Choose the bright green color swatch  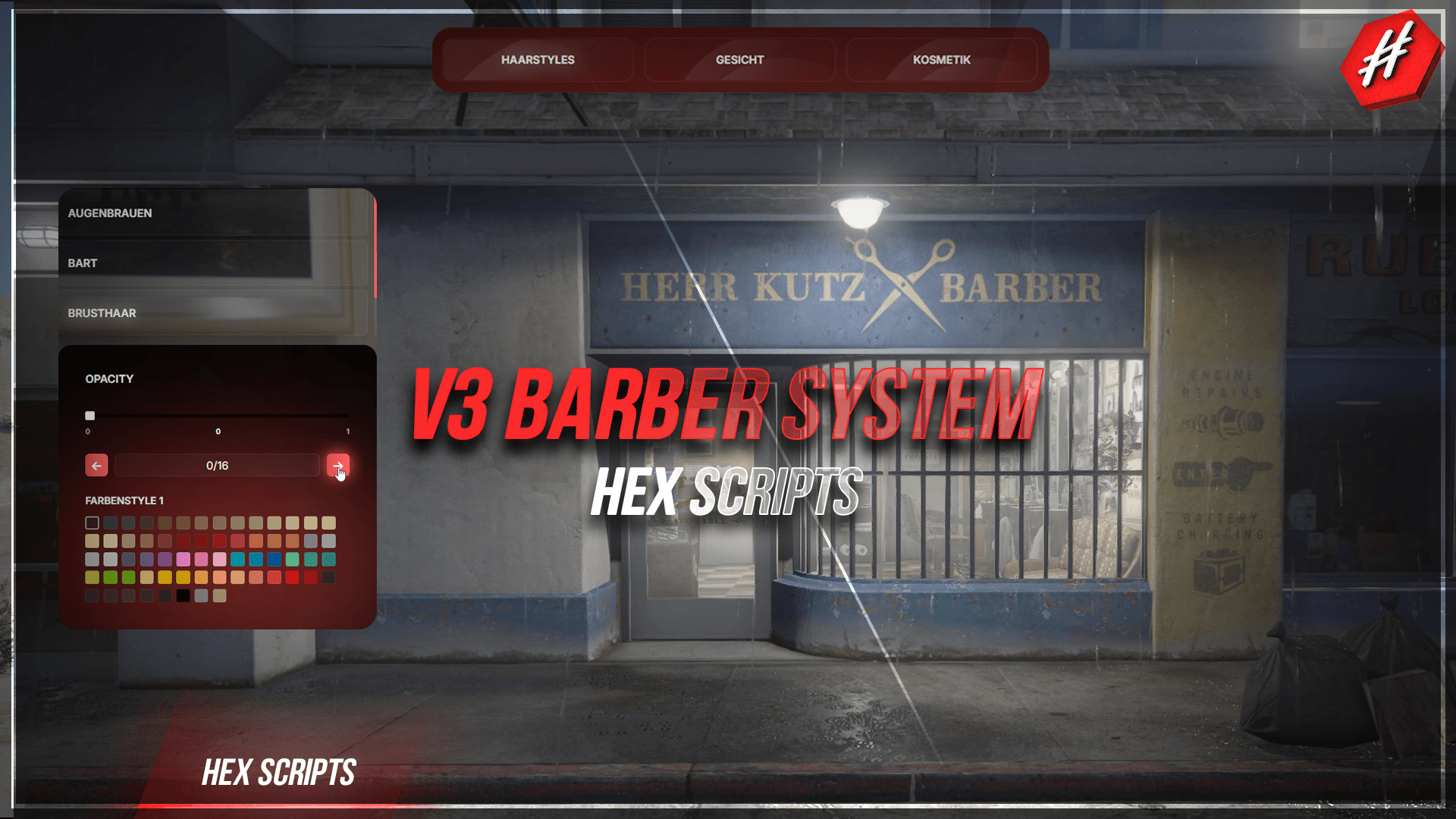tap(111, 577)
